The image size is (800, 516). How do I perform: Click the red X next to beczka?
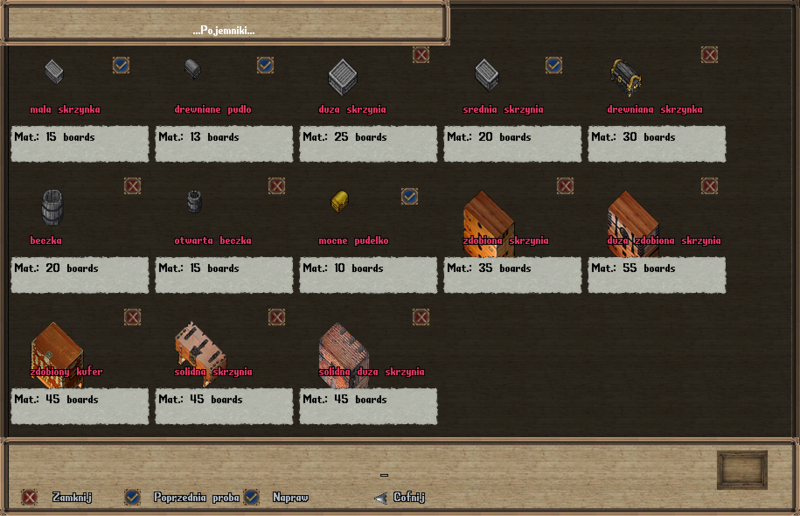(132, 186)
